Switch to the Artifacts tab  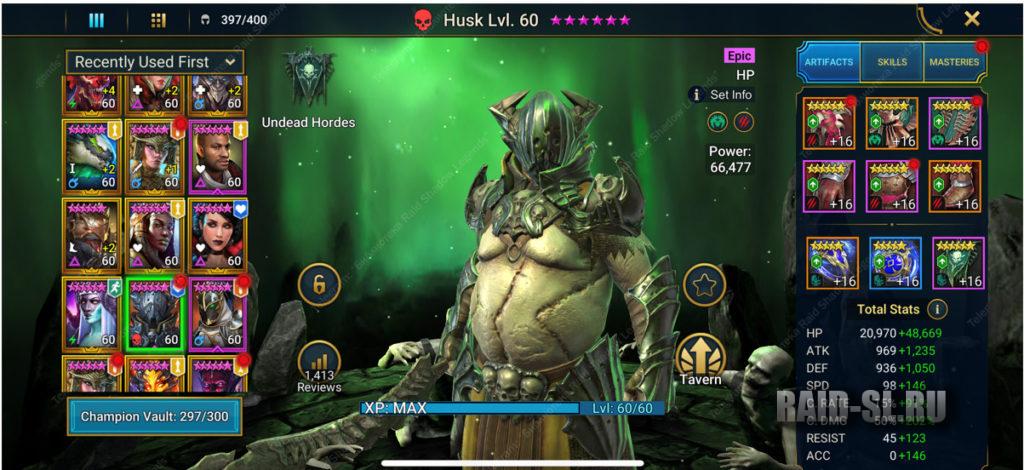coord(829,62)
